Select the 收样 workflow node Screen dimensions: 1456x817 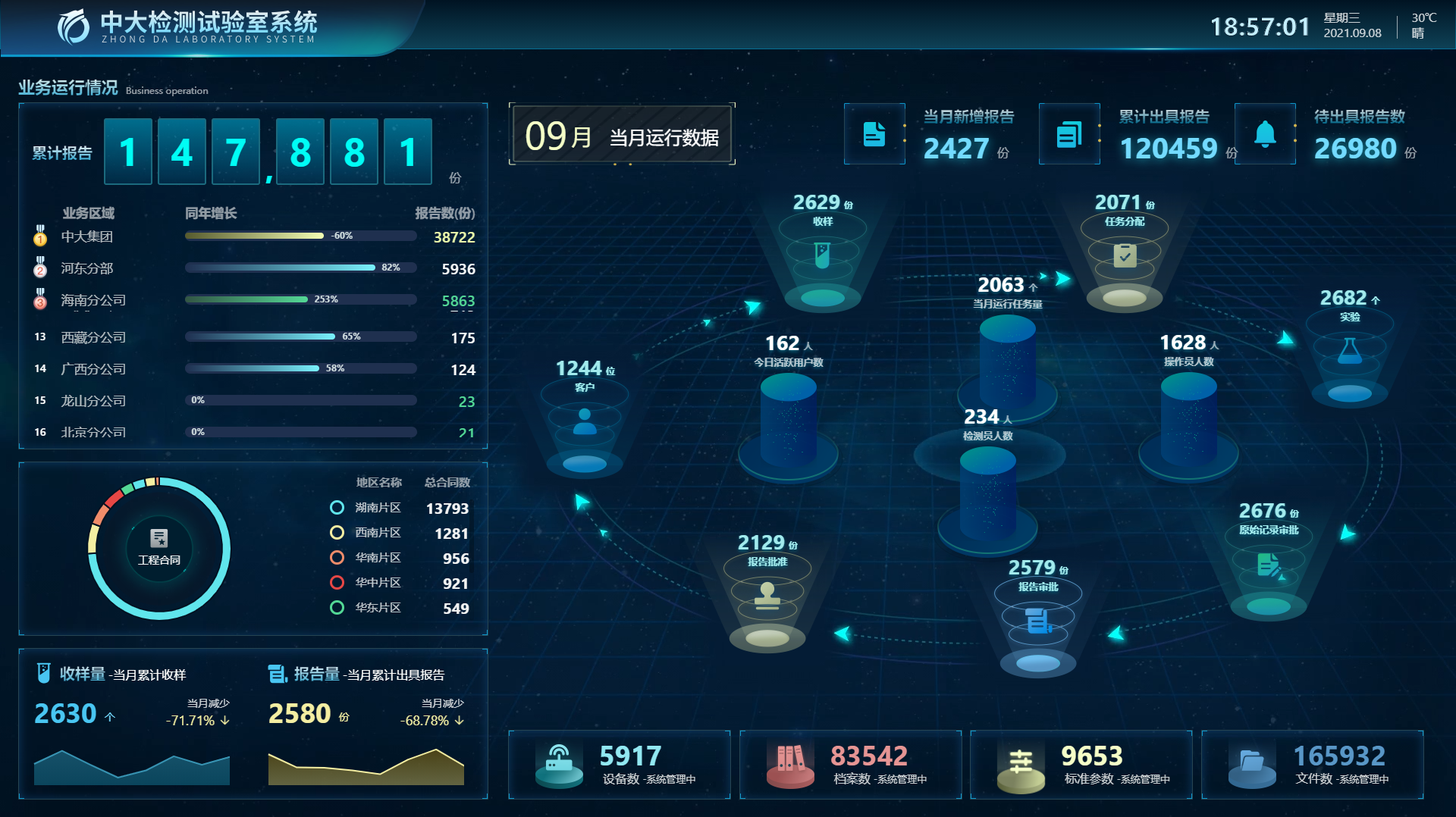(822, 255)
